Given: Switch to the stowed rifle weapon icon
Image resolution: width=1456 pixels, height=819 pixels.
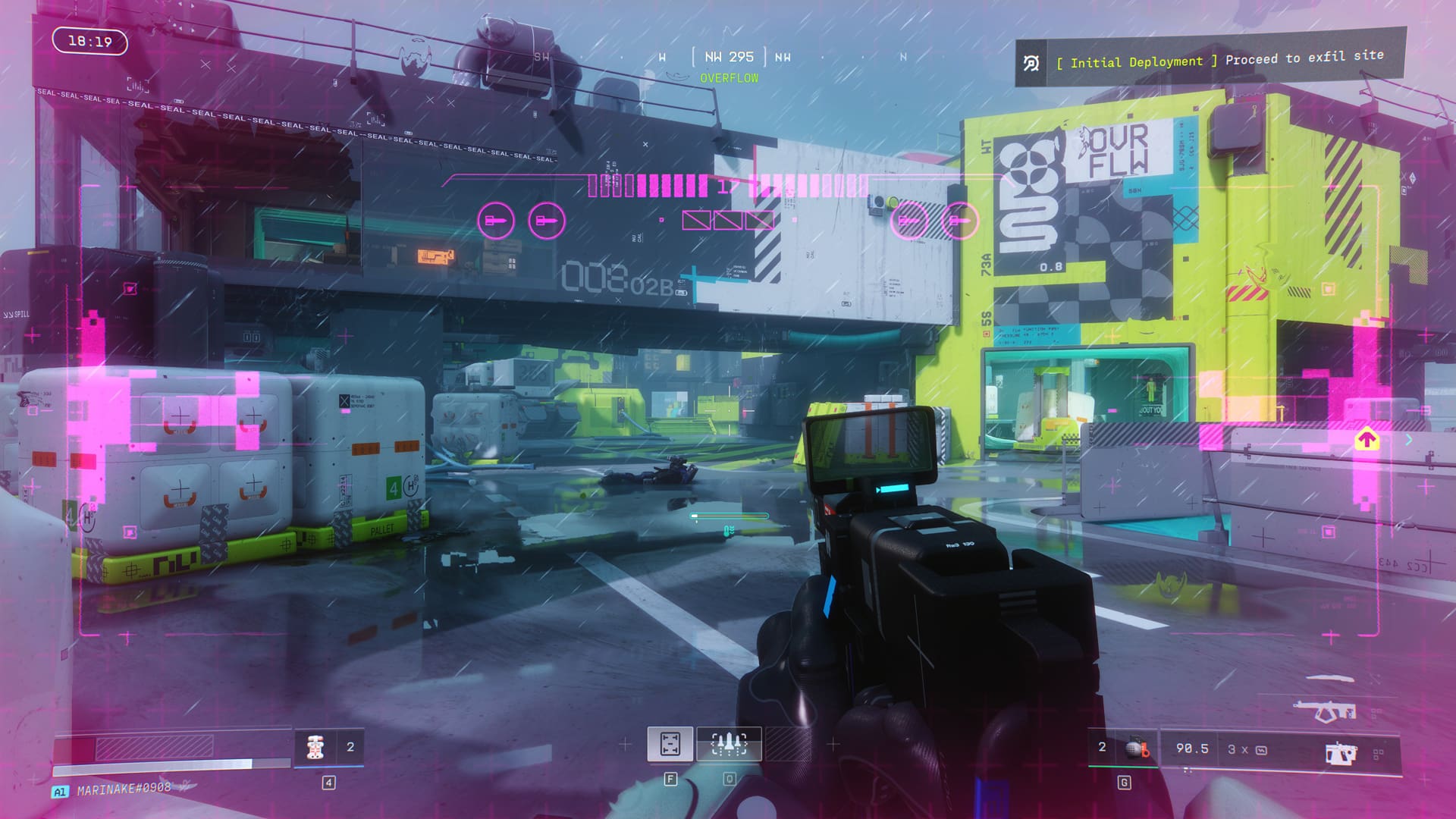Looking at the screenshot, I should tap(1324, 711).
